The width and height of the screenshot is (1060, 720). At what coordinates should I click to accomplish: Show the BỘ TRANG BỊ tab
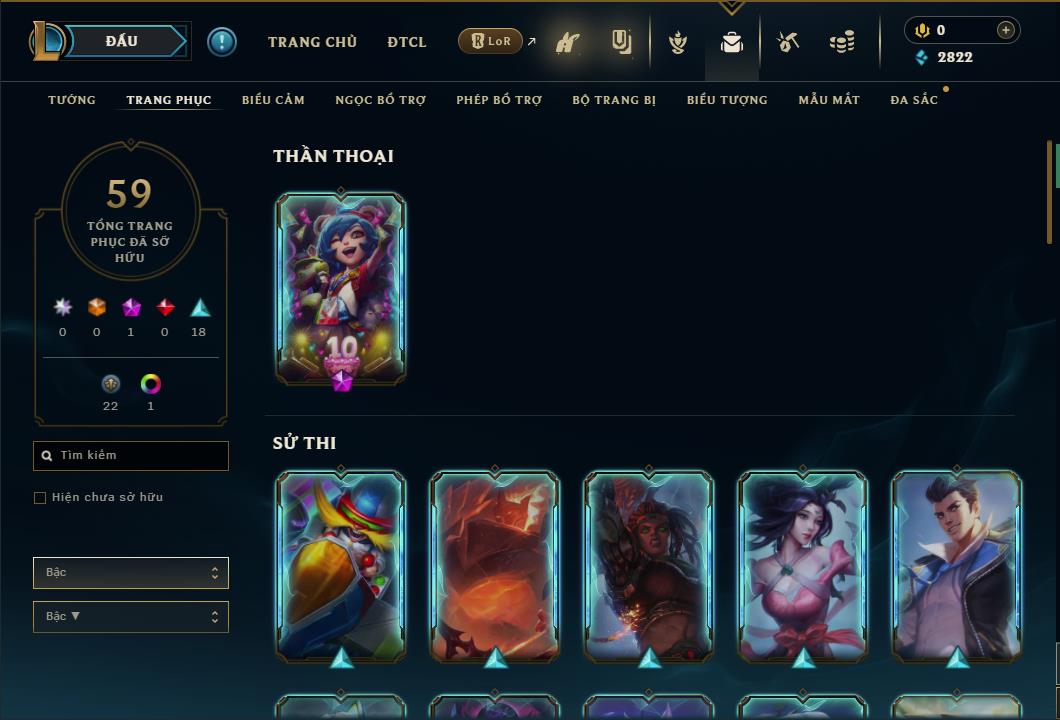(x=614, y=100)
